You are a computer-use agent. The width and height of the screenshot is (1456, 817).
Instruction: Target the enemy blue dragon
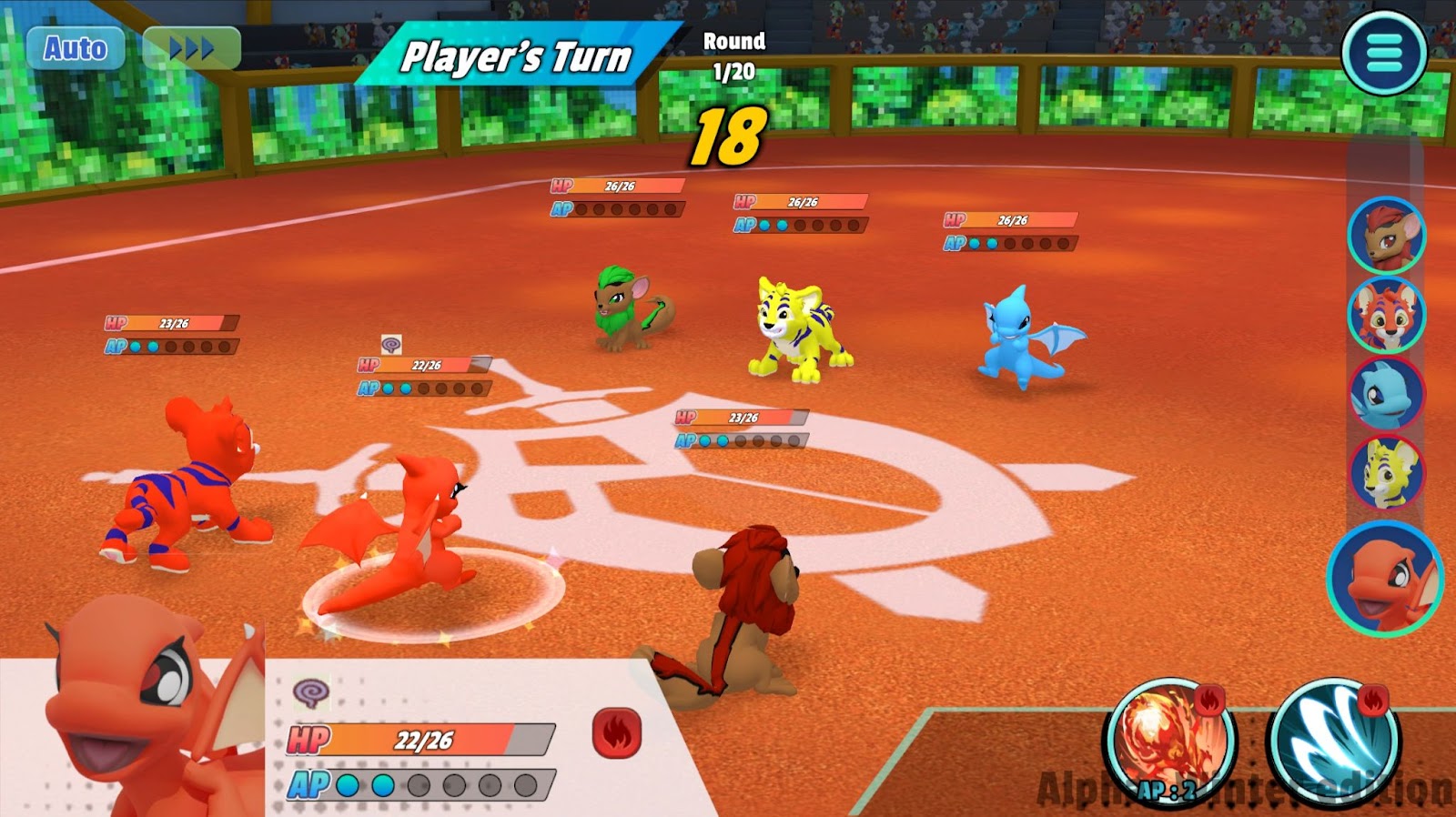click(x=1026, y=338)
